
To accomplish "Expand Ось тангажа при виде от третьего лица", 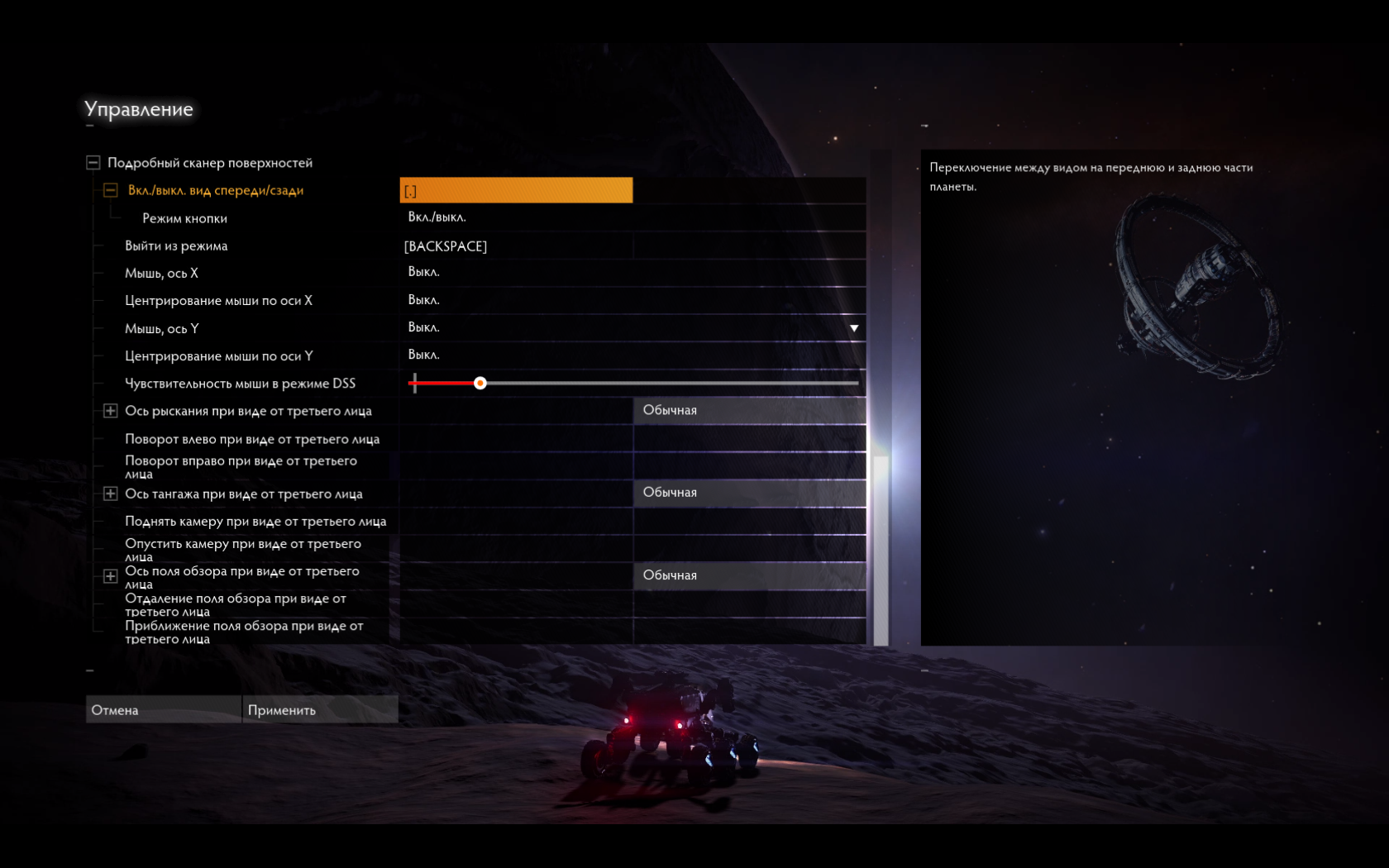I will coord(110,494).
